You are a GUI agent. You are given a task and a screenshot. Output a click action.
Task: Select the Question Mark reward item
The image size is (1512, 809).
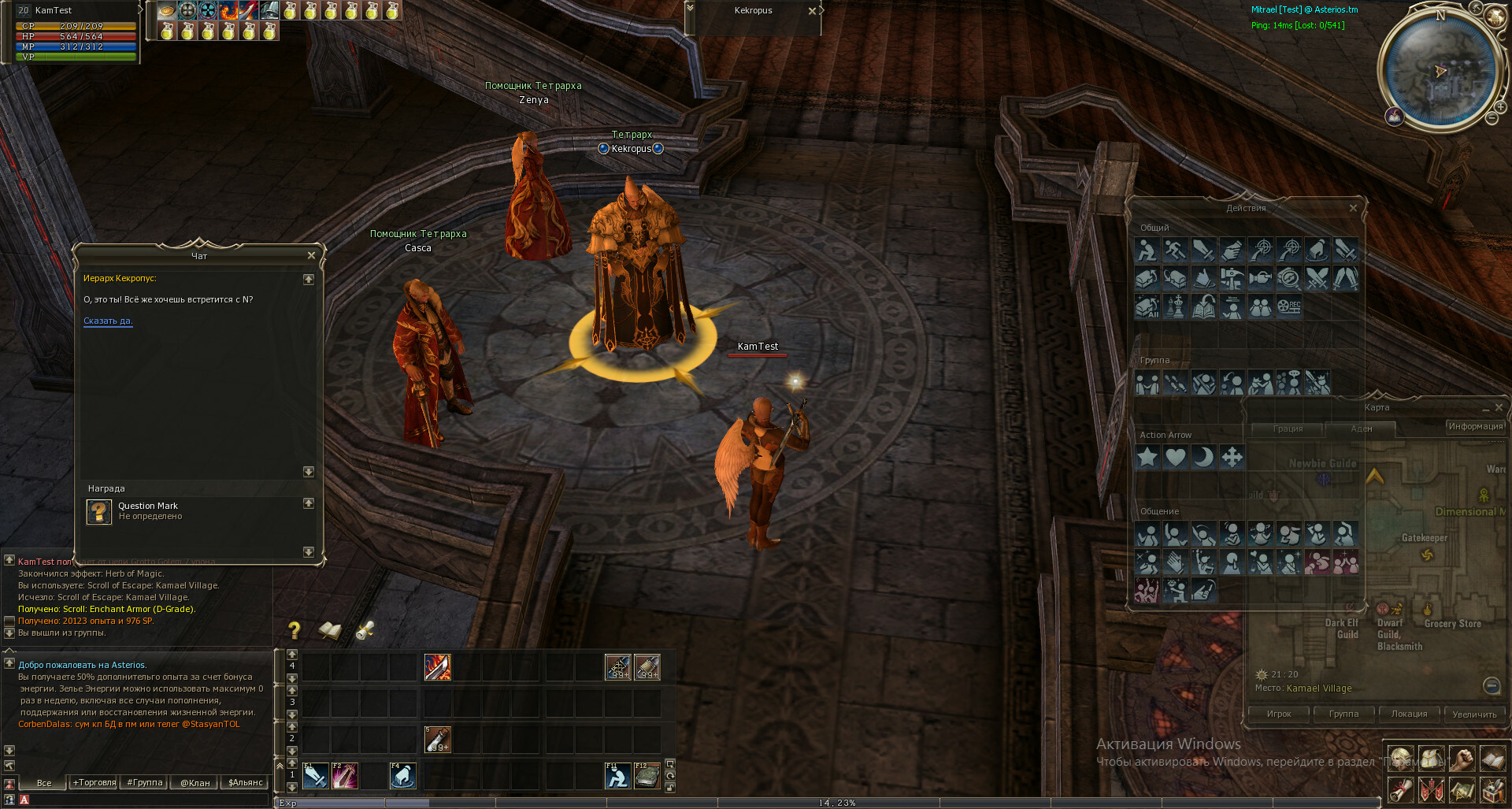[x=99, y=511]
